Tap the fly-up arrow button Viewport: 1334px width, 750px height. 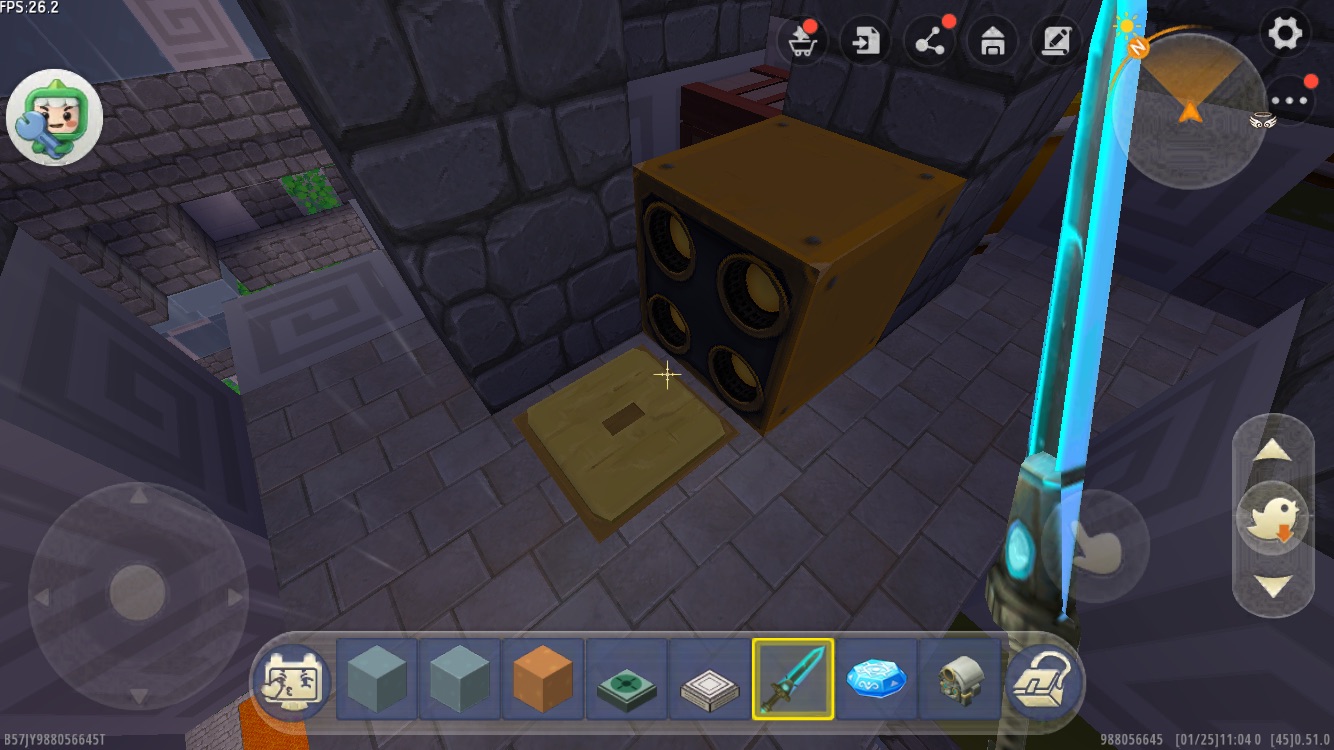[x=1273, y=451]
